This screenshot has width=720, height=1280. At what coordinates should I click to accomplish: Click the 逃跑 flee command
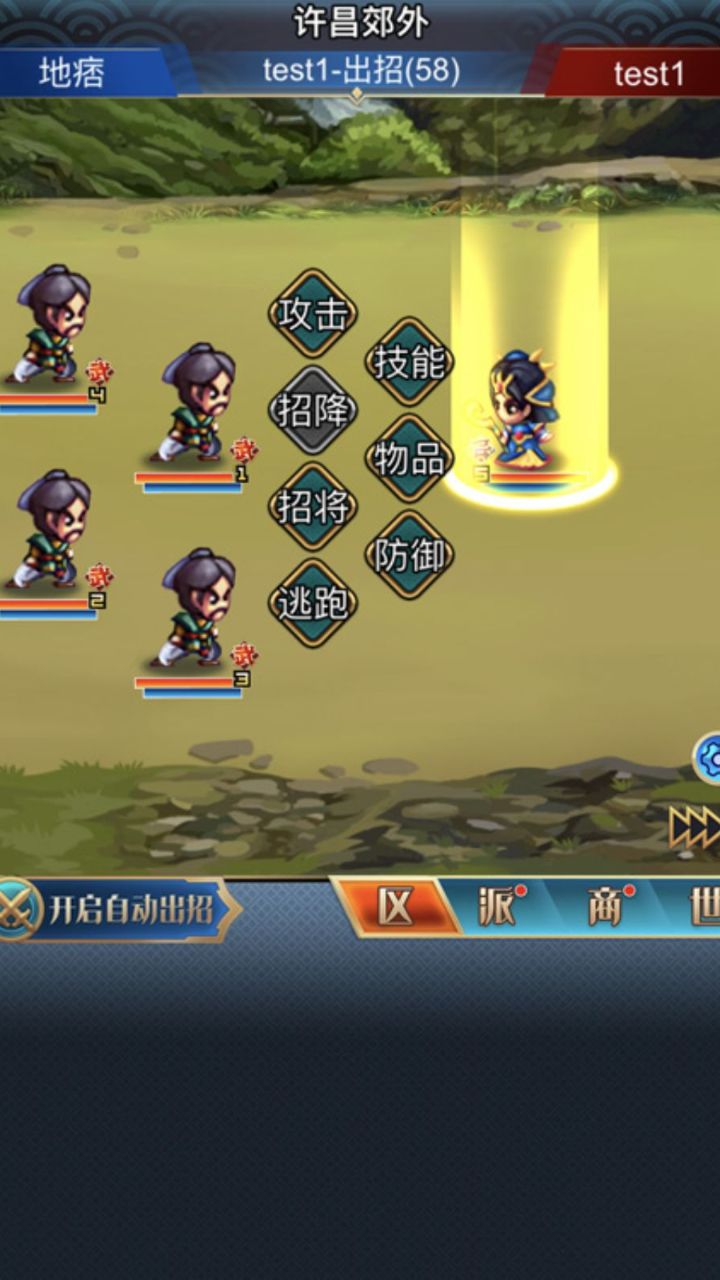[313, 603]
